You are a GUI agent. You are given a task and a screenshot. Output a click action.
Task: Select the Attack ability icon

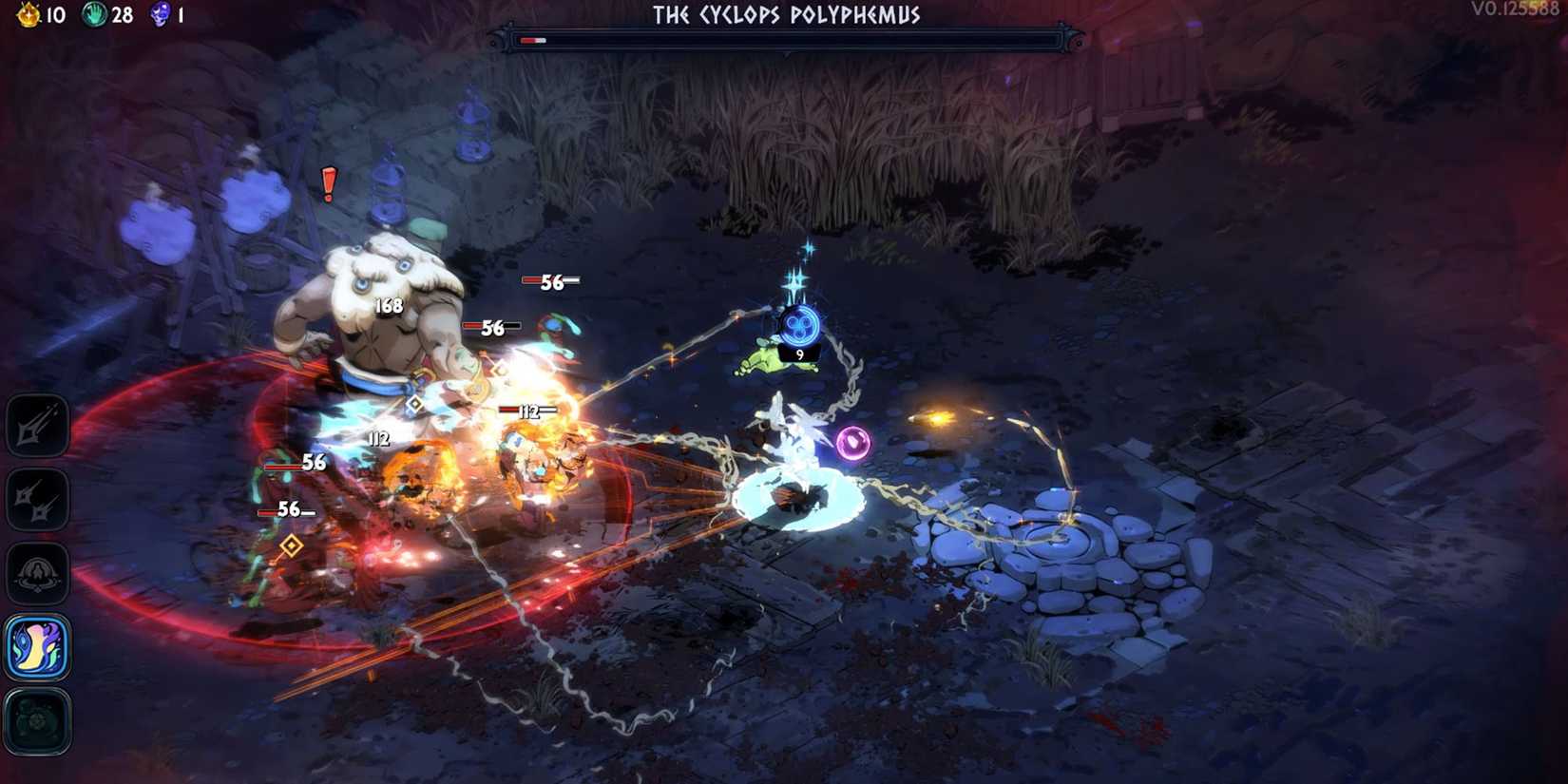point(38,425)
